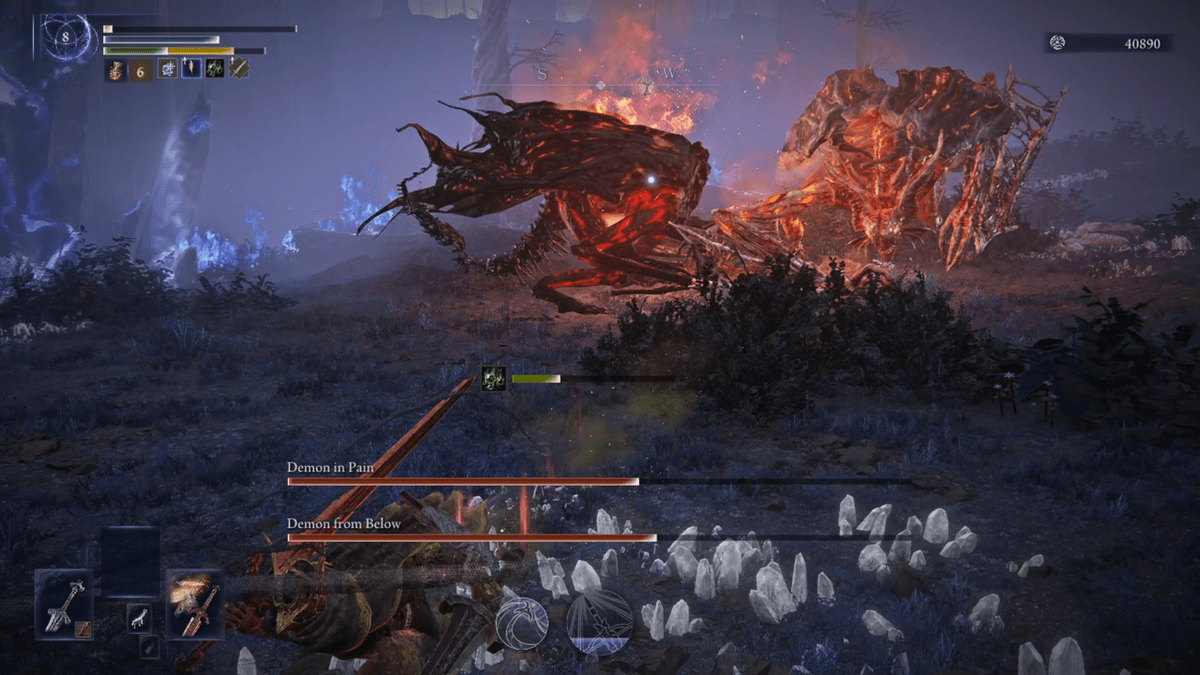Screen dimensions: 1200x675
Task: Click the rune currency icon
Action: click(x=1057, y=43)
